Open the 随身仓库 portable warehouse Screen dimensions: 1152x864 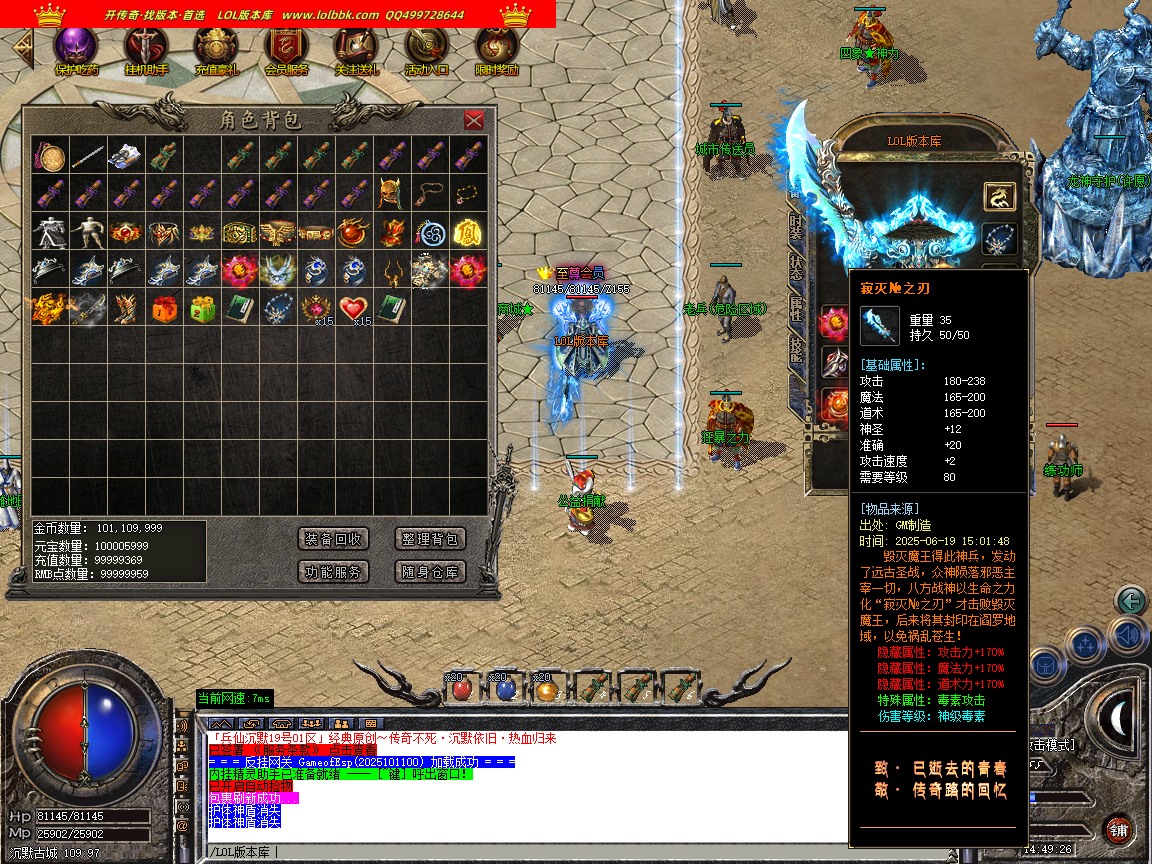pos(430,572)
